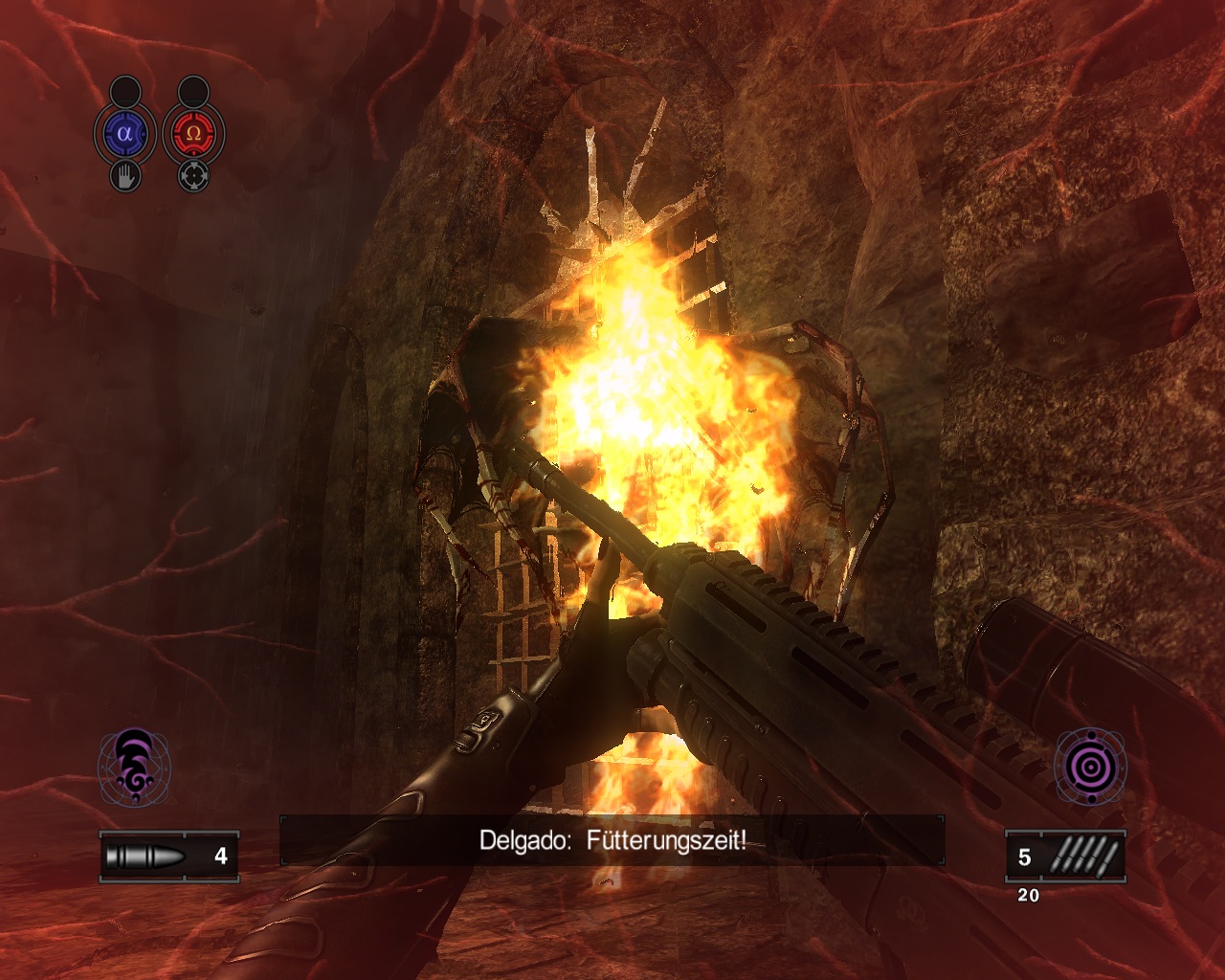Viewport: 1225px width, 980px height.
Task: Activate the purple concentric rings power icon
Action: click(1089, 767)
